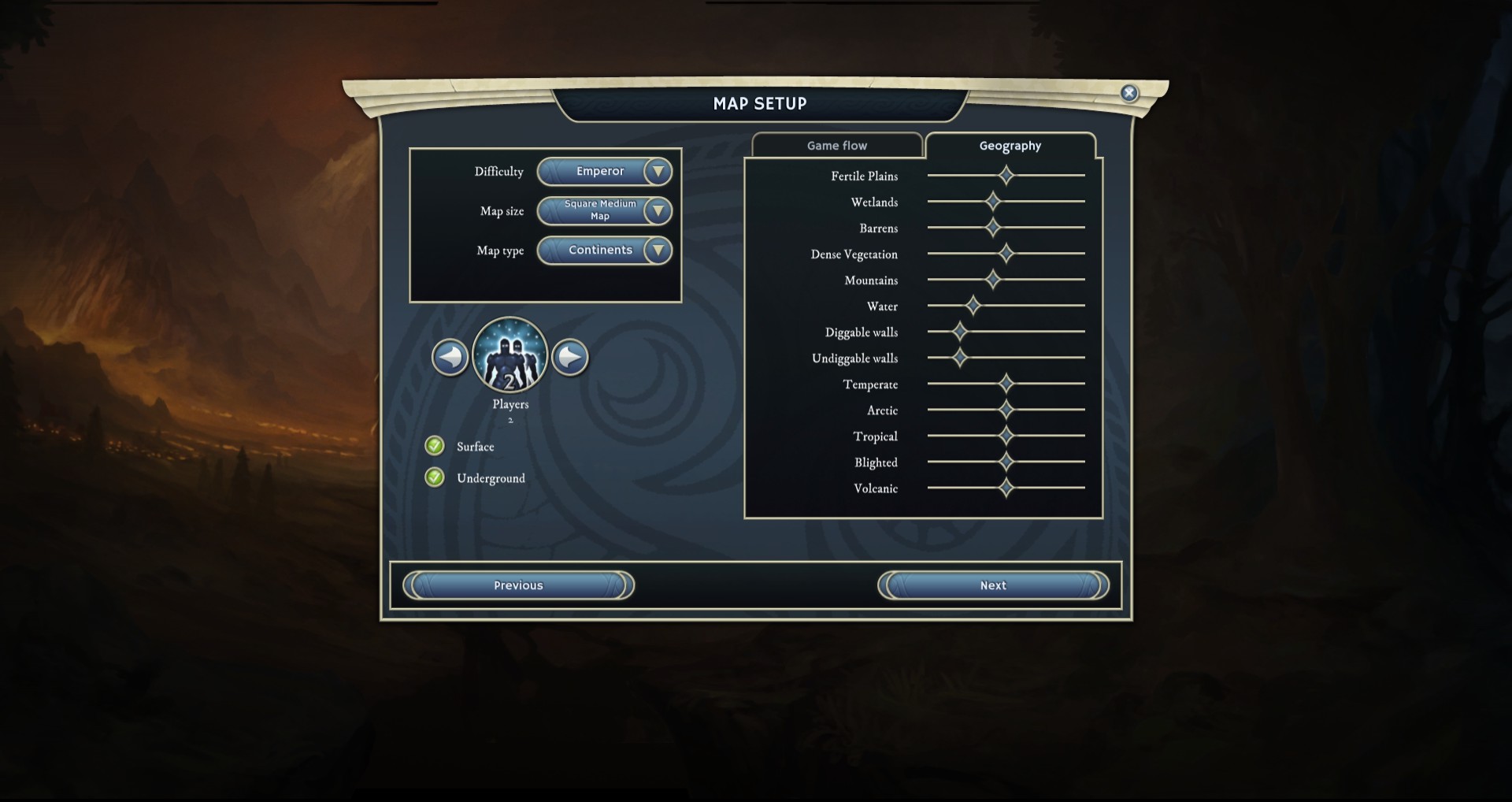Screen dimensions: 1512x802
Task: Close the Map Setup window
Action: coord(1129,93)
